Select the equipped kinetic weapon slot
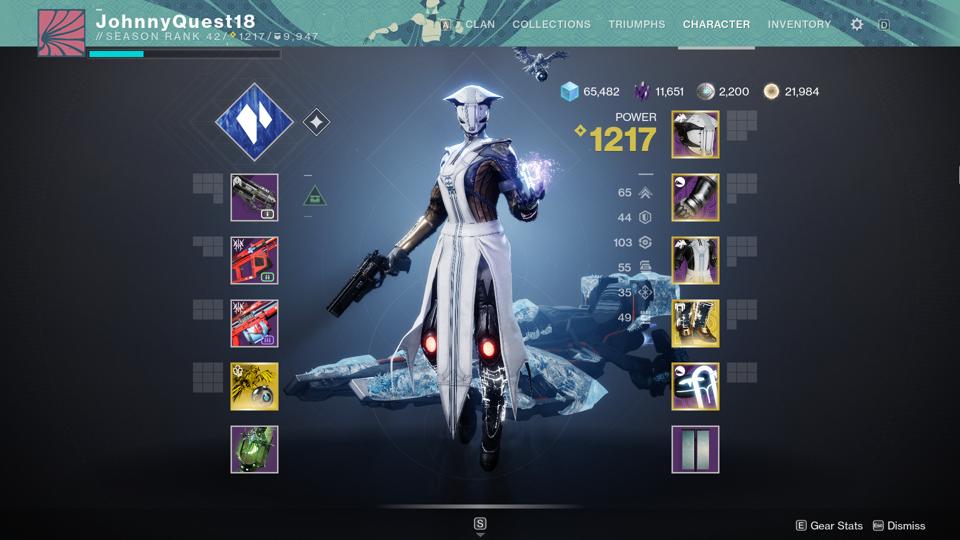The image size is (960, 540). click(x=255, y=197)
